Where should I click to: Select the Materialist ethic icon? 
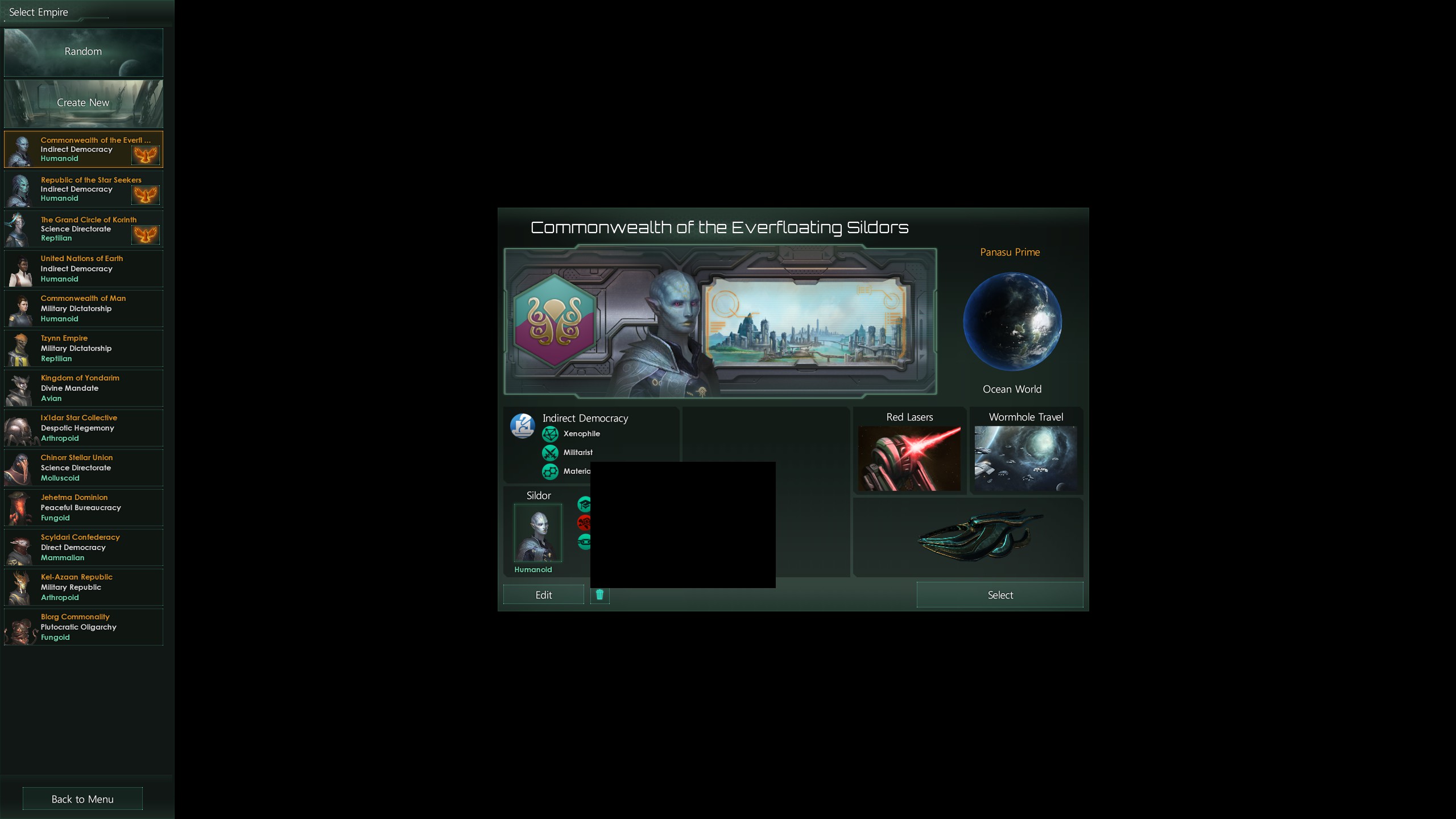click(550, 471)
